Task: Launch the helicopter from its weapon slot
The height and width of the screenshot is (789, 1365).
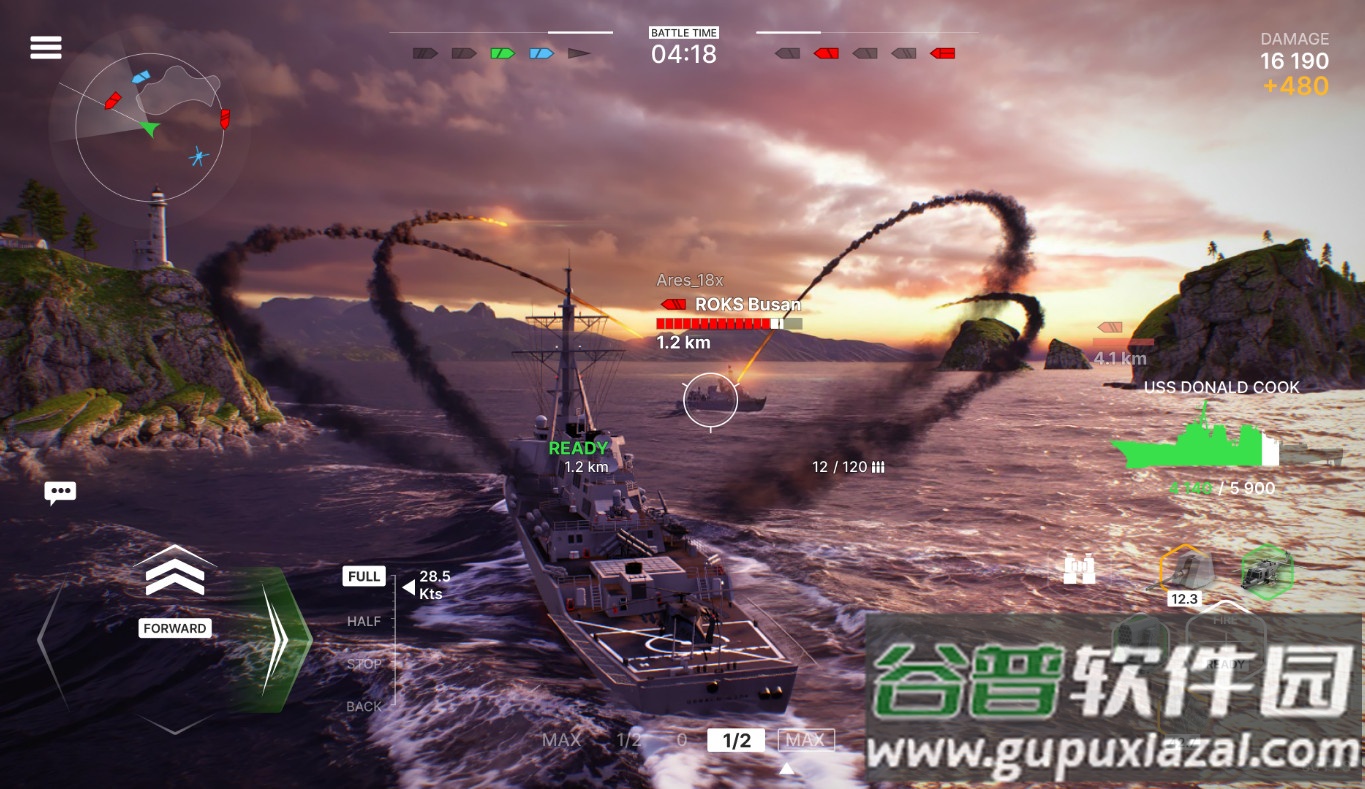Action: 1266,571
